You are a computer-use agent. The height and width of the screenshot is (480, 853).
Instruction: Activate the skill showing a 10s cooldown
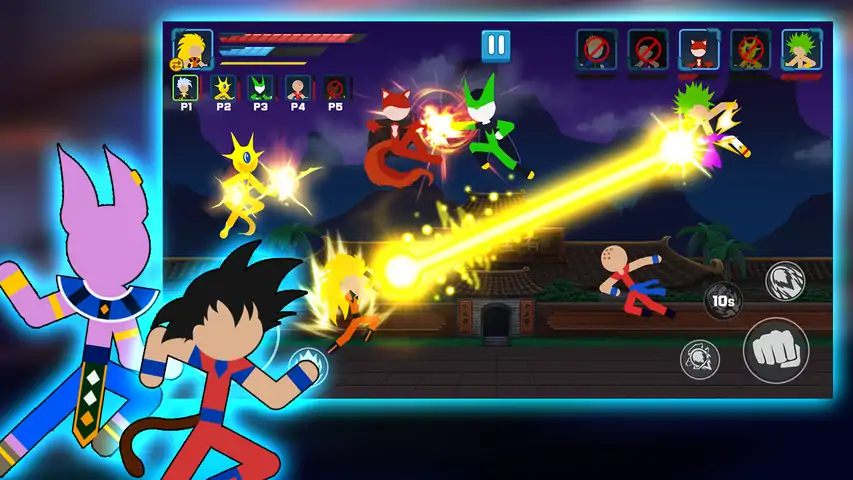click(x=722, y=299)
